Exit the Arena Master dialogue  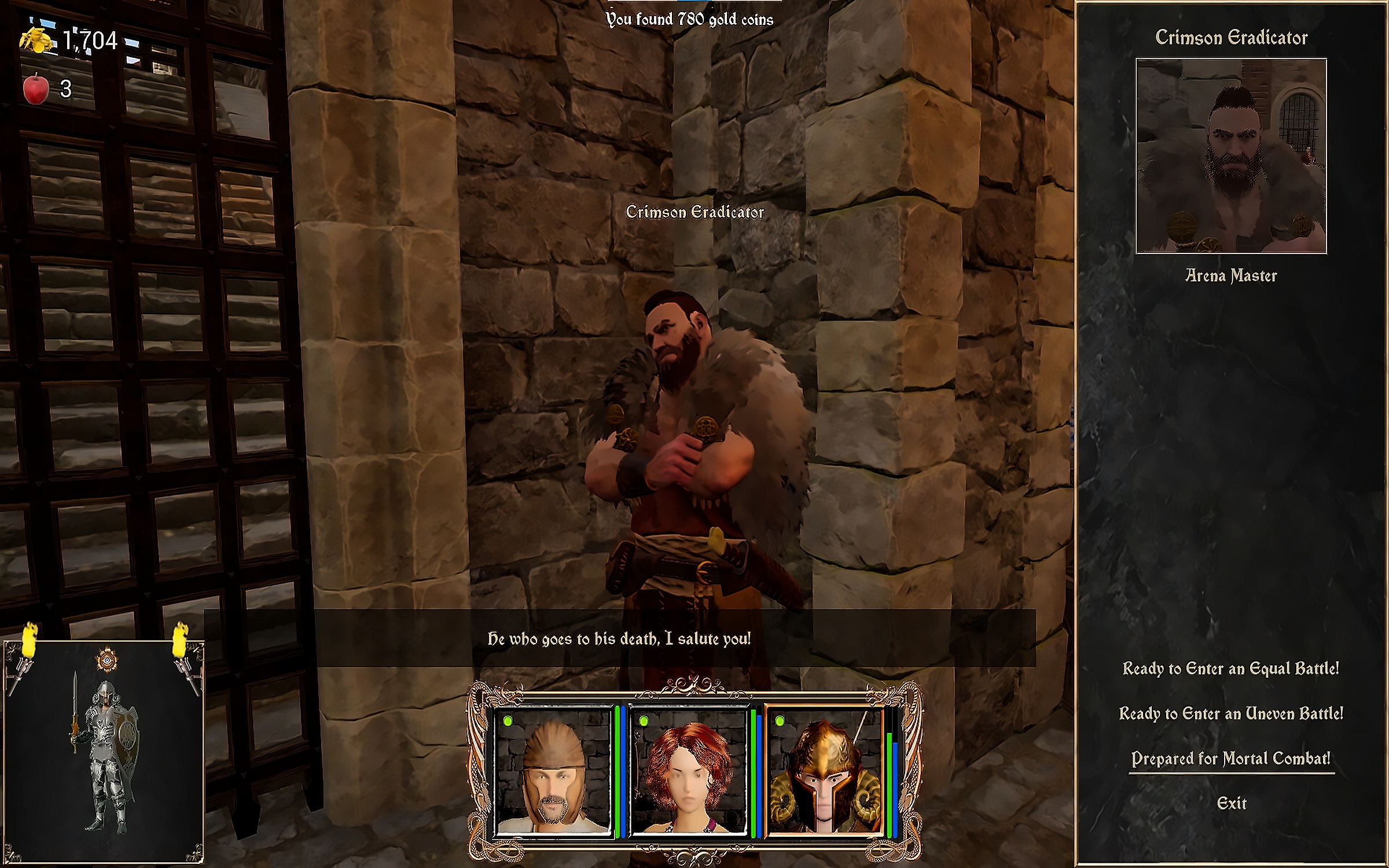click(1231, 803)
